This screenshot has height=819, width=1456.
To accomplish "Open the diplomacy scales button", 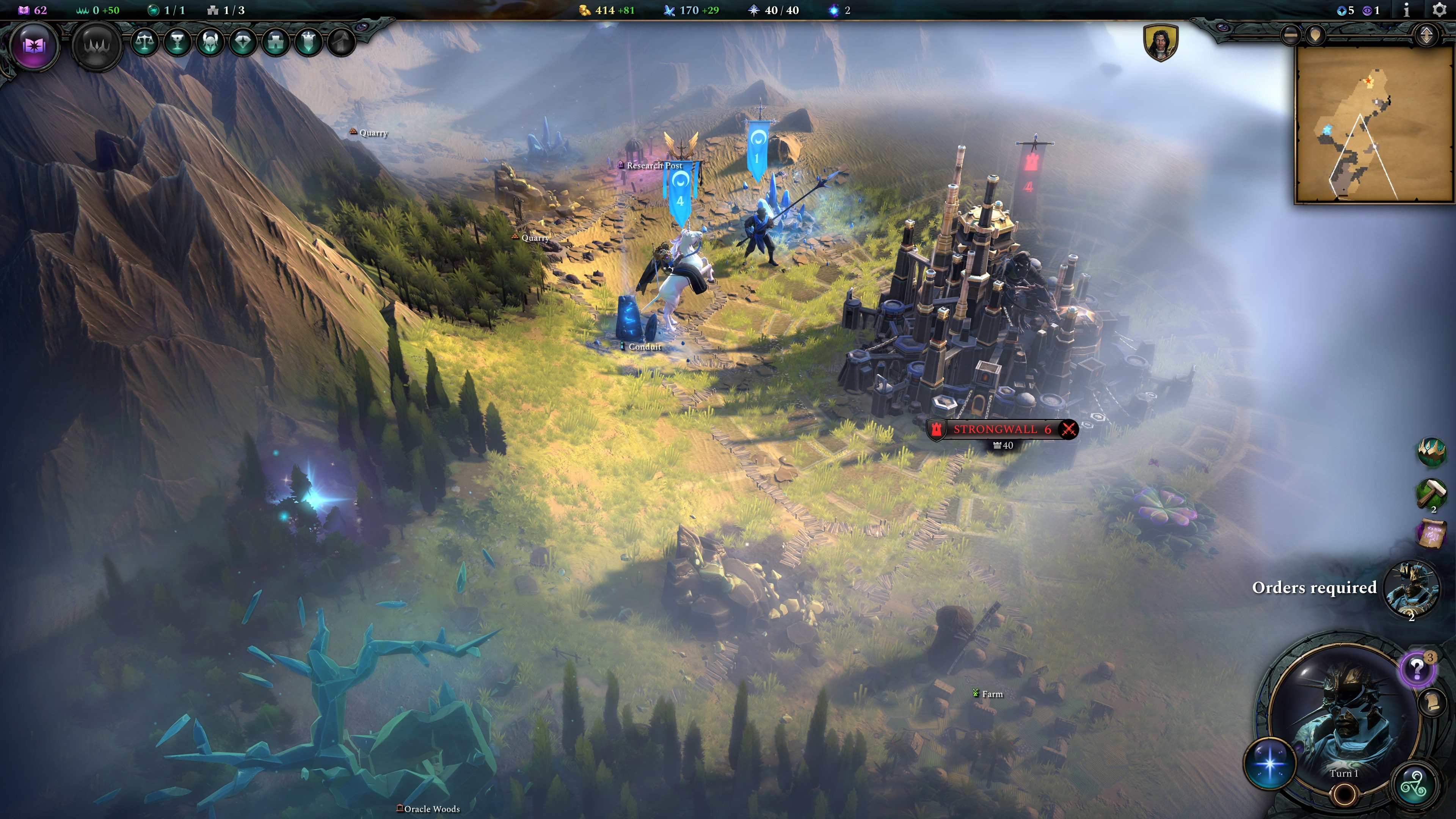I will (x=145, y=42).
